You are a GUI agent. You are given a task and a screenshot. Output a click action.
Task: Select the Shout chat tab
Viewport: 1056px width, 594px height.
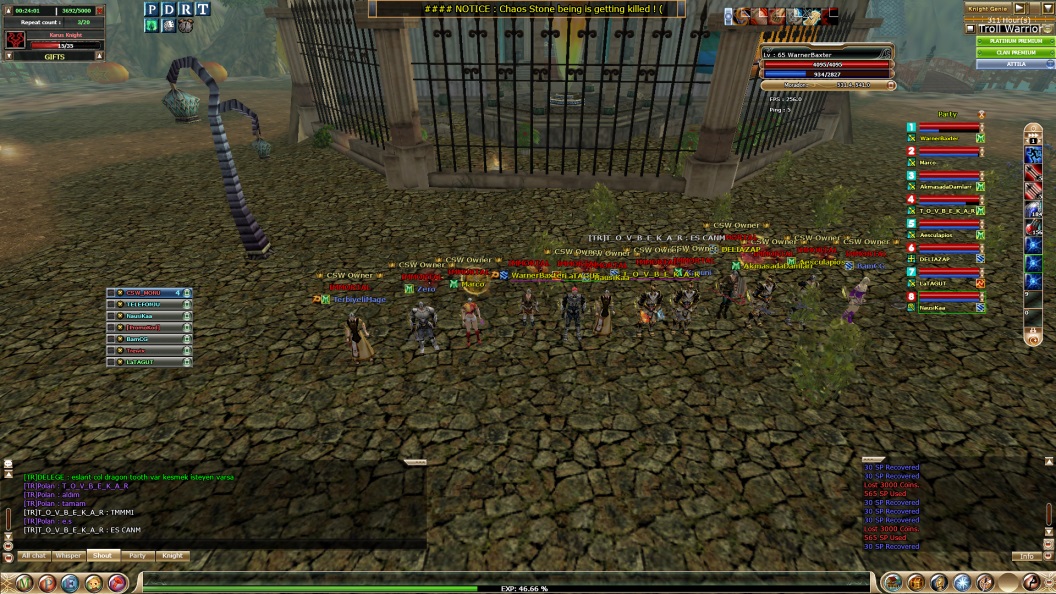click(x=102, y=555)
